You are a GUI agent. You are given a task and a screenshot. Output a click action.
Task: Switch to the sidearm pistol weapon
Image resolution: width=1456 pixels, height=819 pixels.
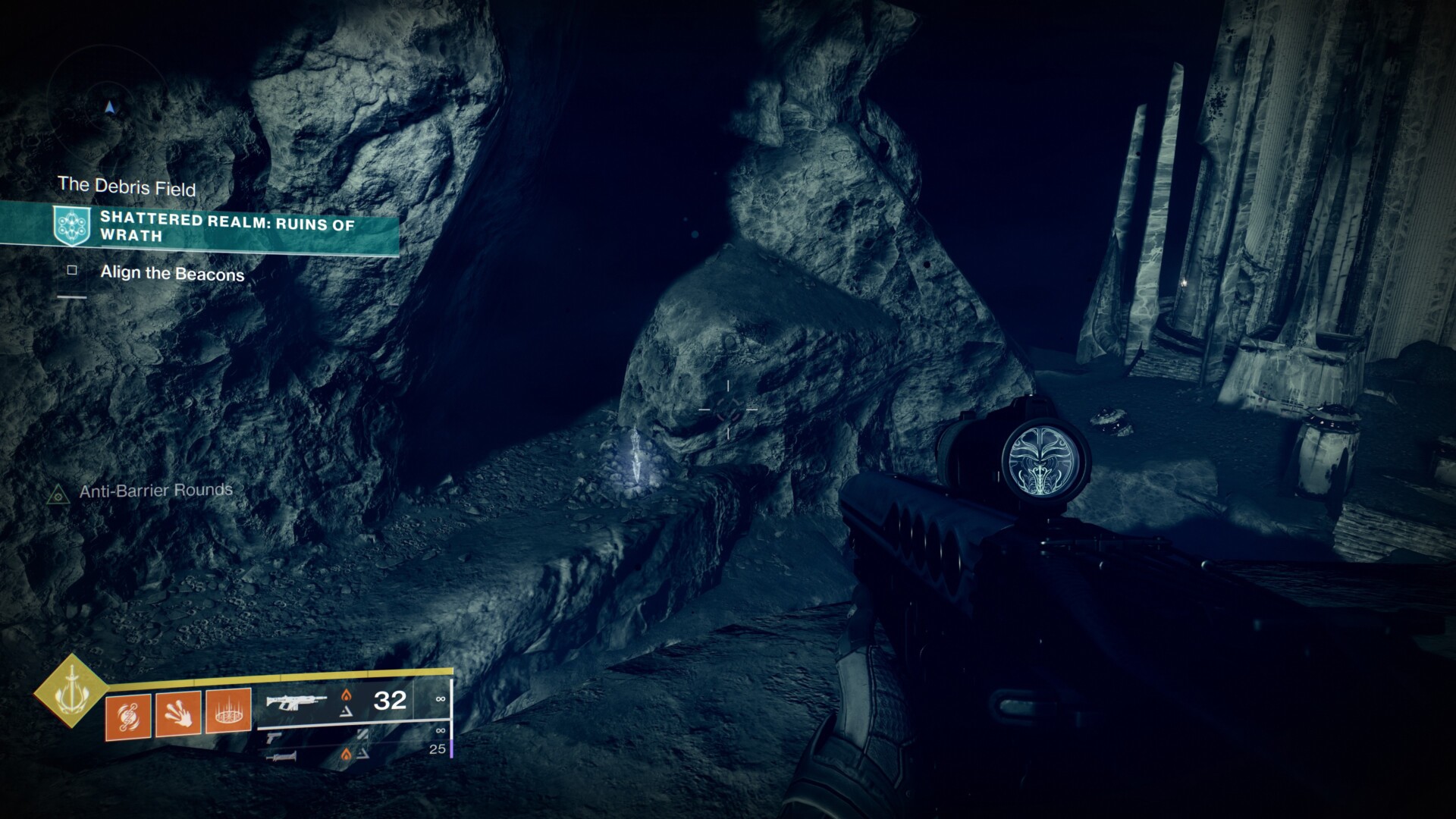click(274, 736)
